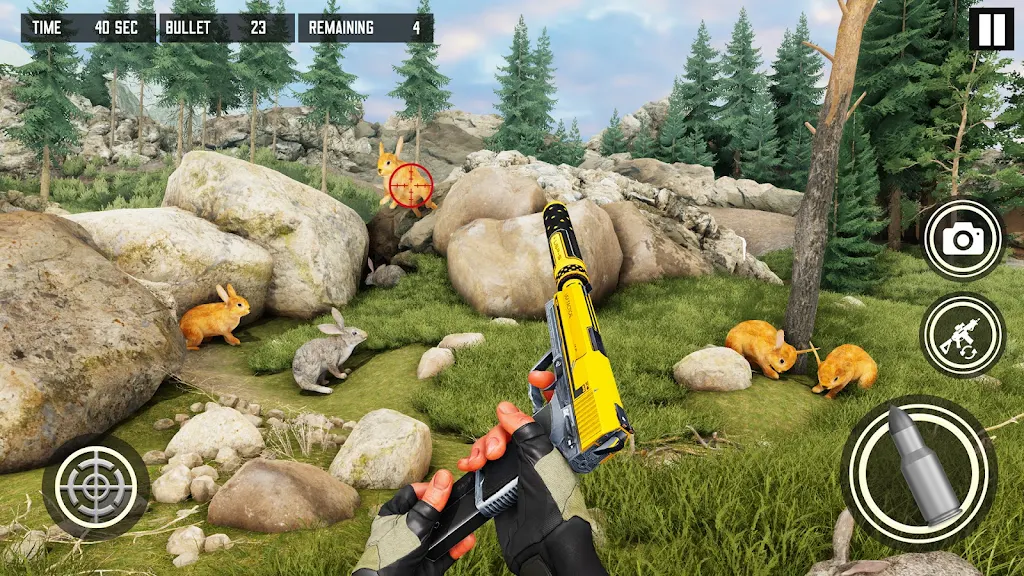Pause the game with the top-right button
The image size is (1024, 576).
(990, 29)
